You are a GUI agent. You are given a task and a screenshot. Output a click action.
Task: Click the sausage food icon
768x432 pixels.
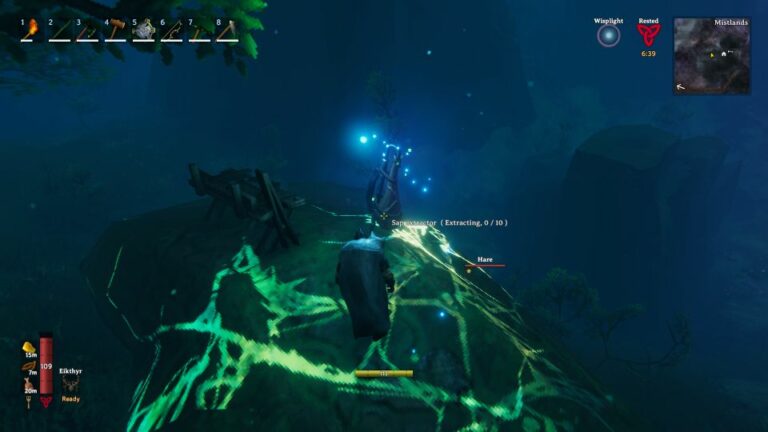click(x=29, y=366)
